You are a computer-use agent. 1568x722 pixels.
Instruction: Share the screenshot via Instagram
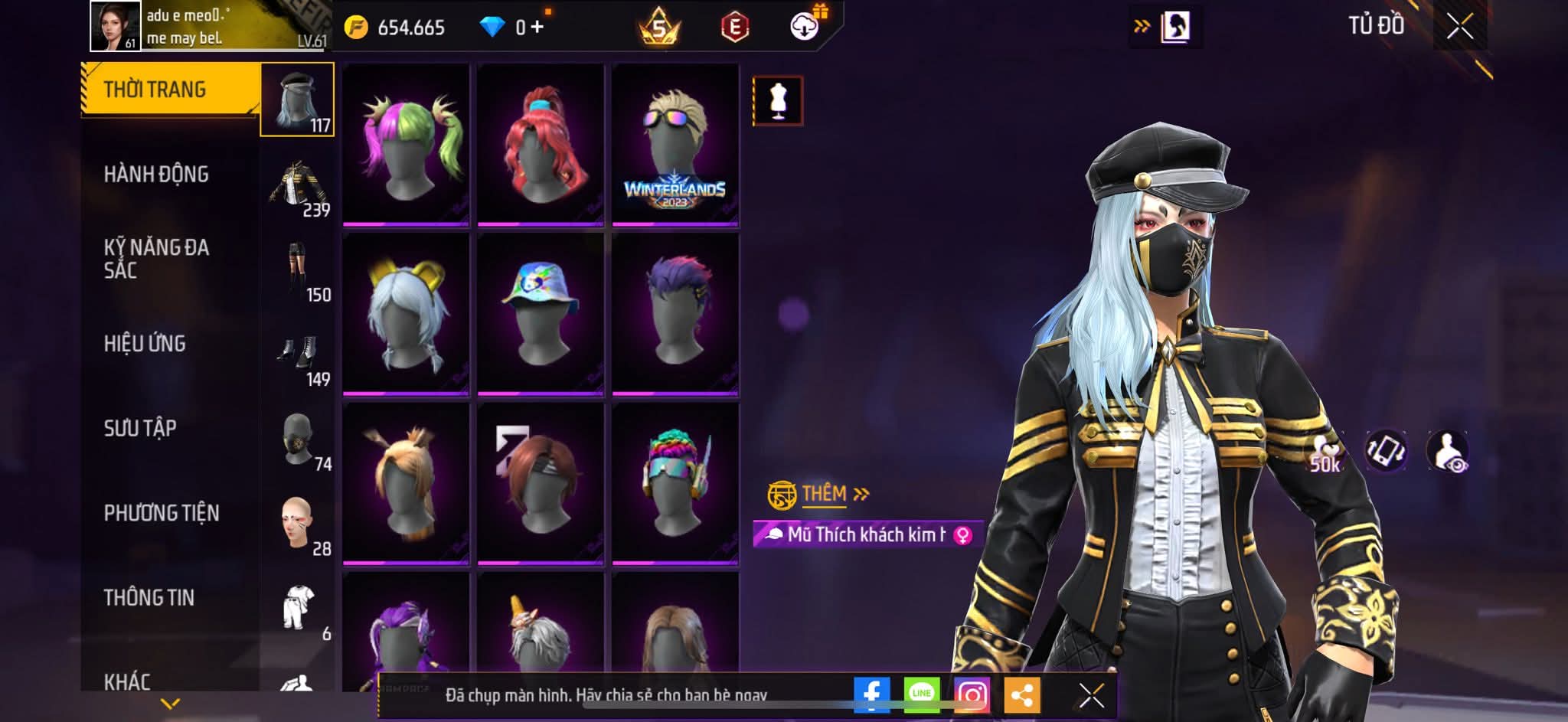click(972, 694)
